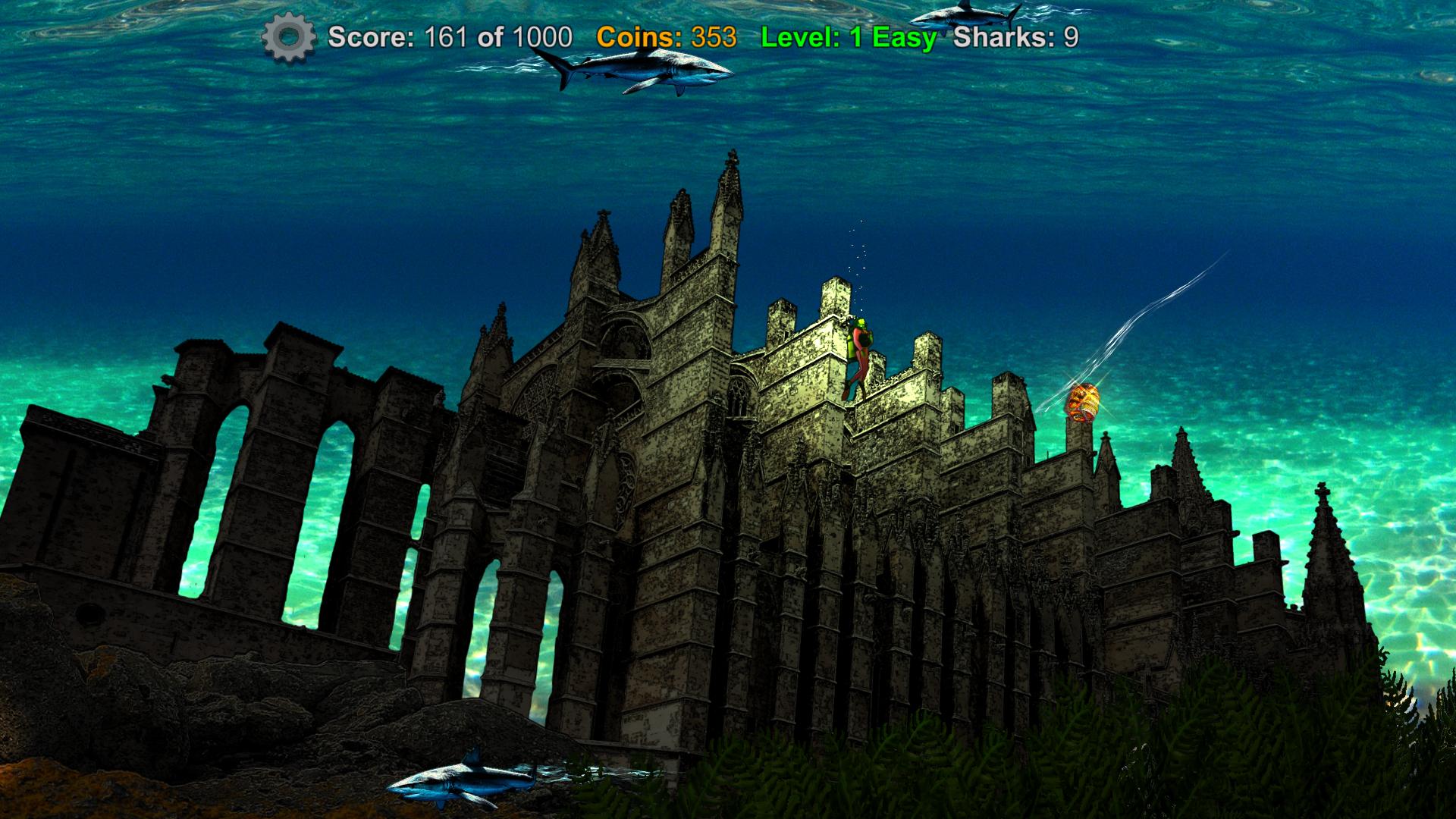This screenshot has width=1456, height=819.
Task: Open settings with the gear icon
Action: pos(288,37)
